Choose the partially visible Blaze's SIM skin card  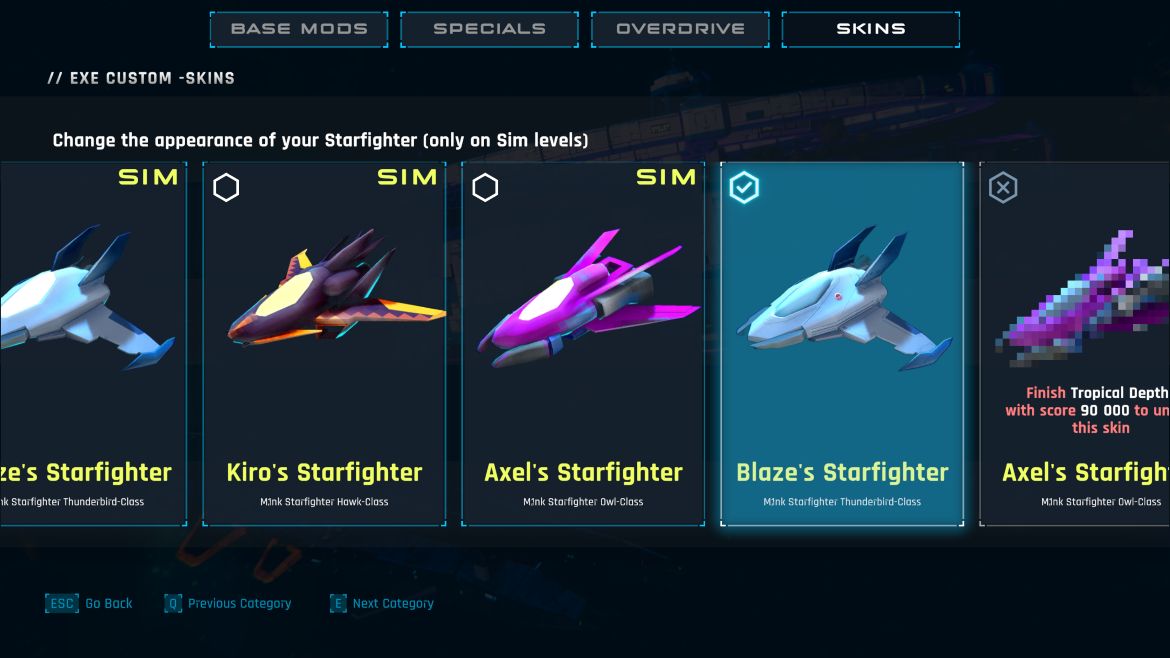[92, 343]
